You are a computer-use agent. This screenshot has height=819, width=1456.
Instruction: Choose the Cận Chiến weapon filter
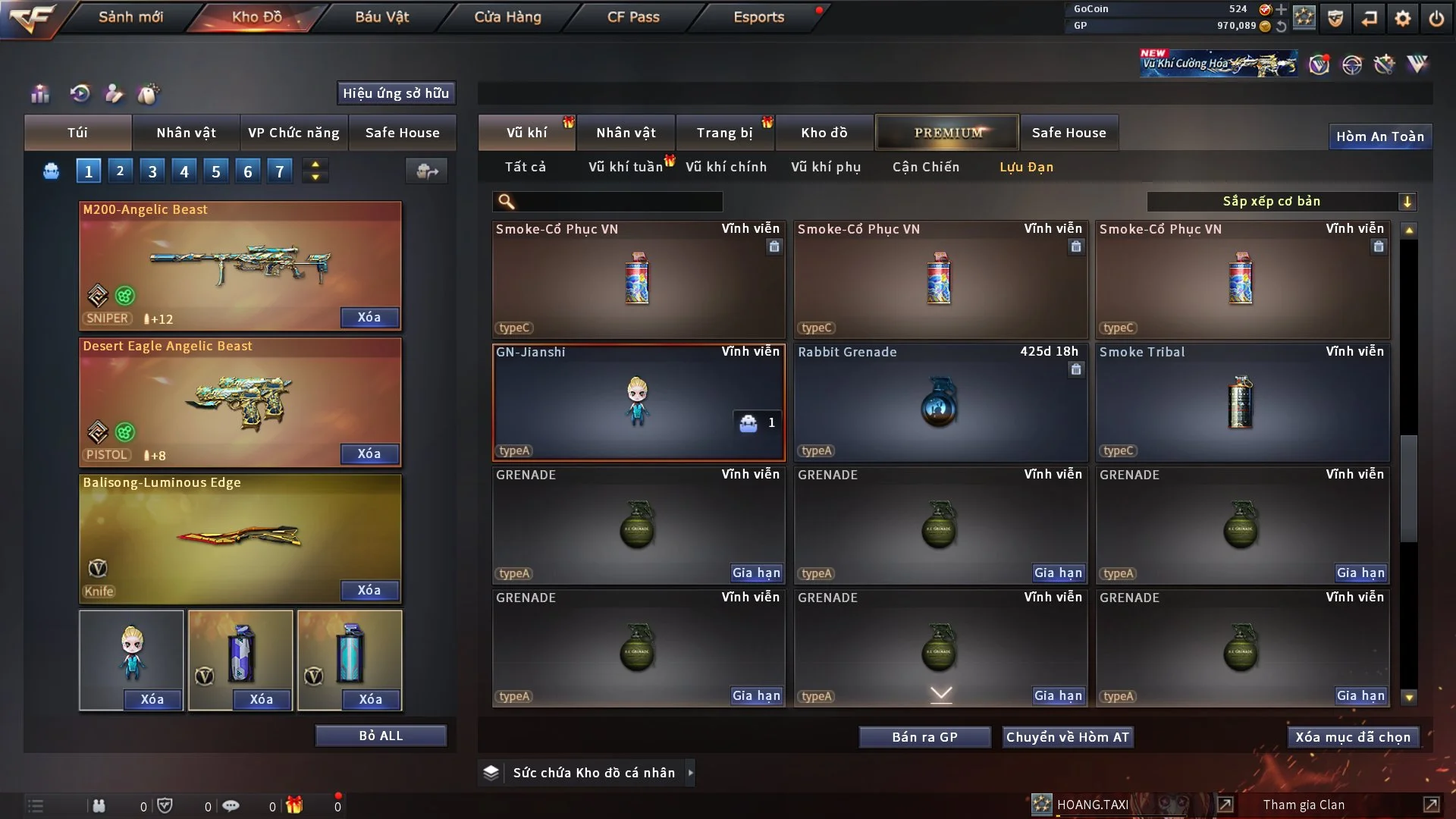tap(925, 167)
